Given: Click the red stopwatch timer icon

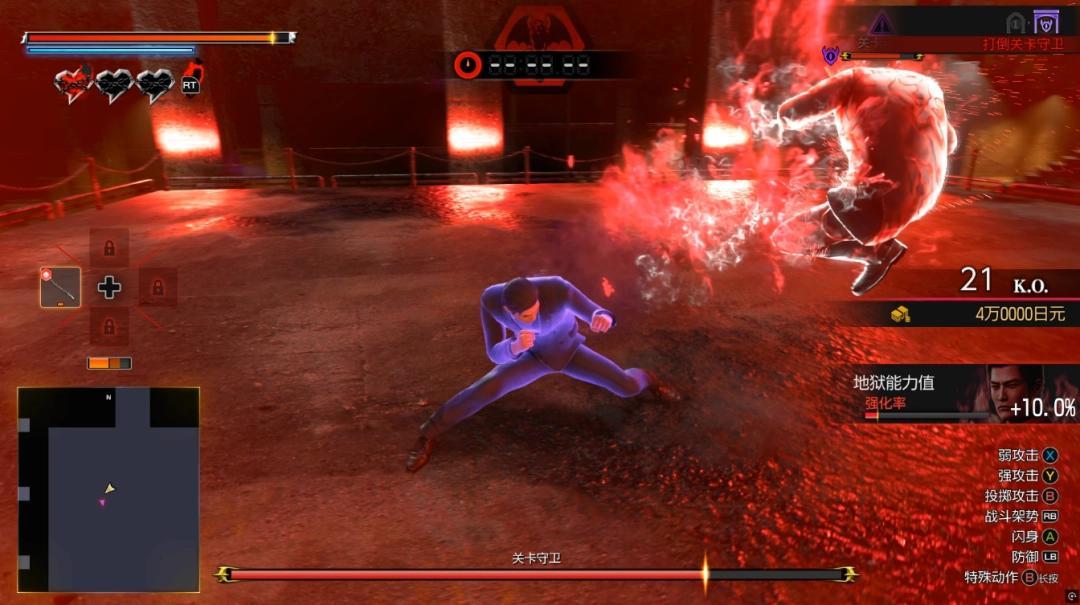Looking at the screenshot, I should (x=467, y=65).
